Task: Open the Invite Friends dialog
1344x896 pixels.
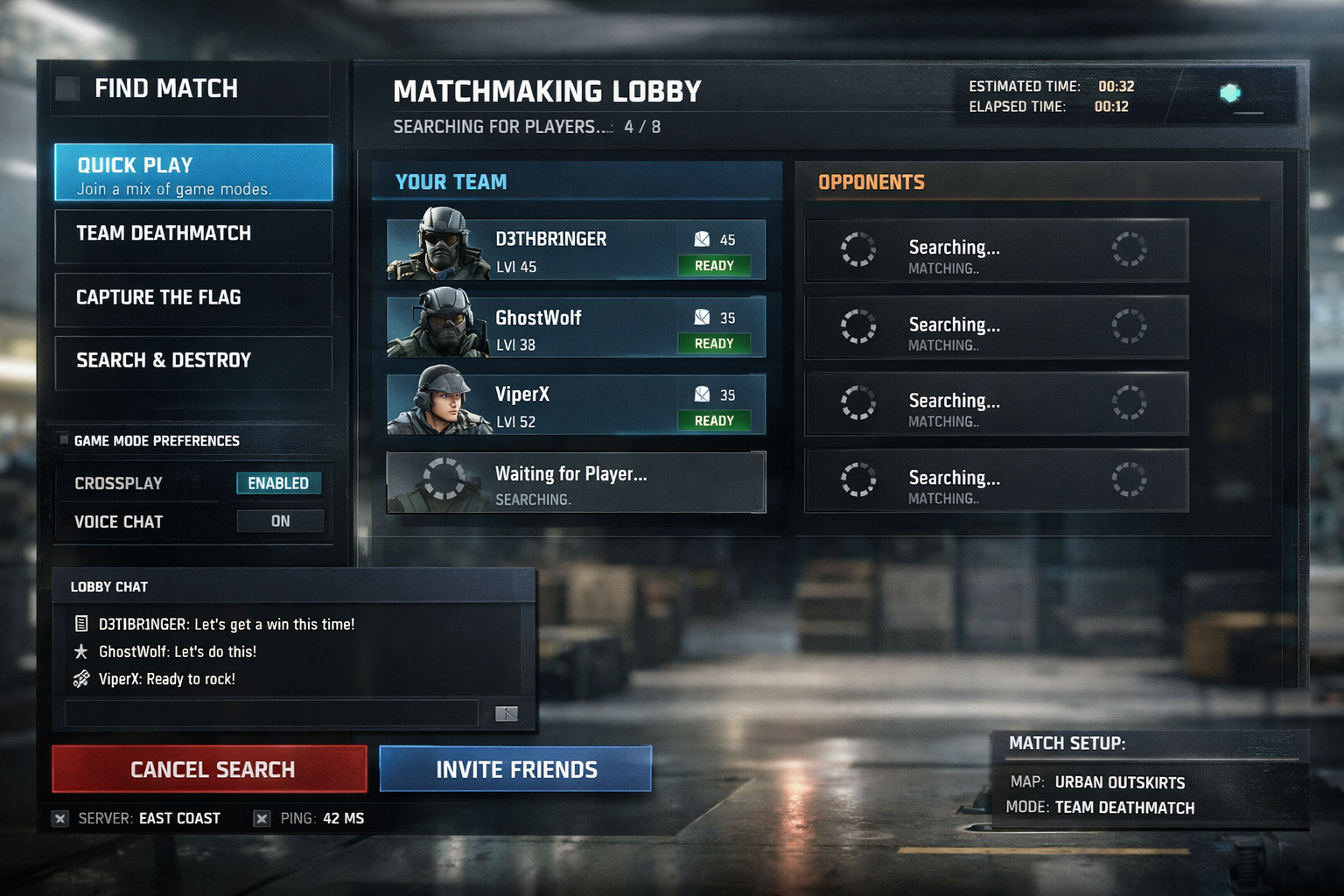Action: click(515, 769)
